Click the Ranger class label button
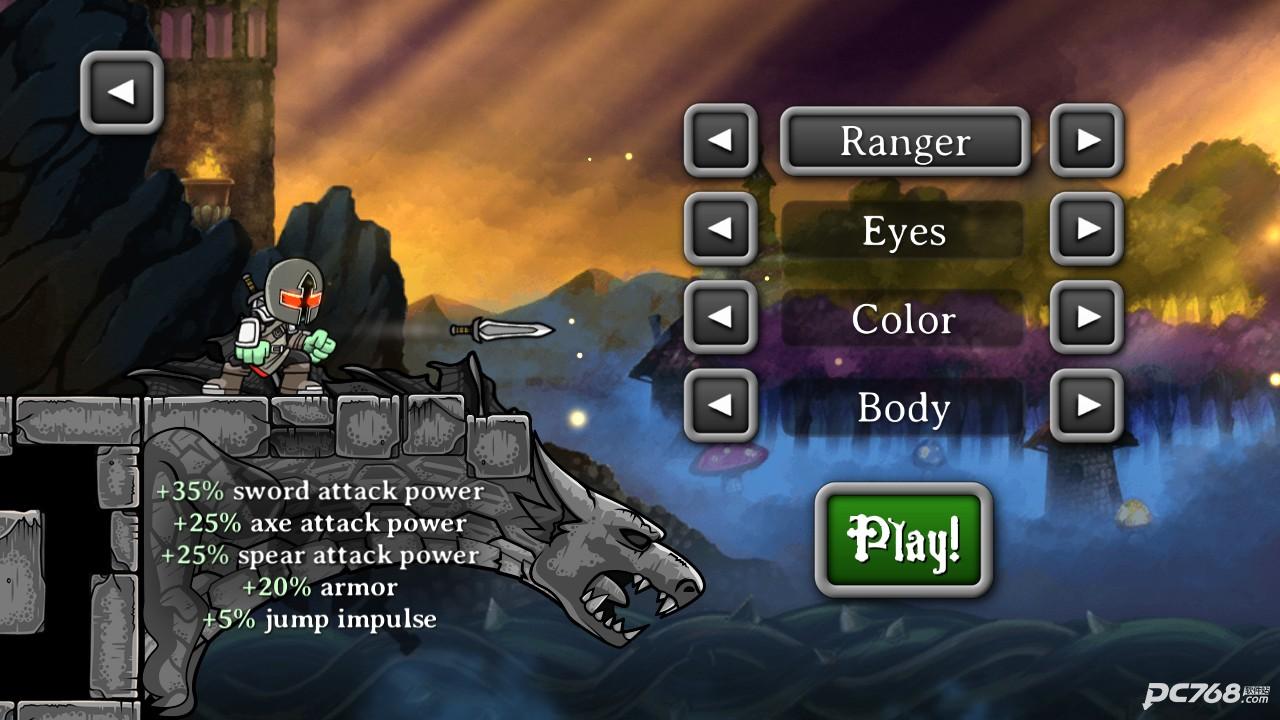 click(x=904, y=141)
